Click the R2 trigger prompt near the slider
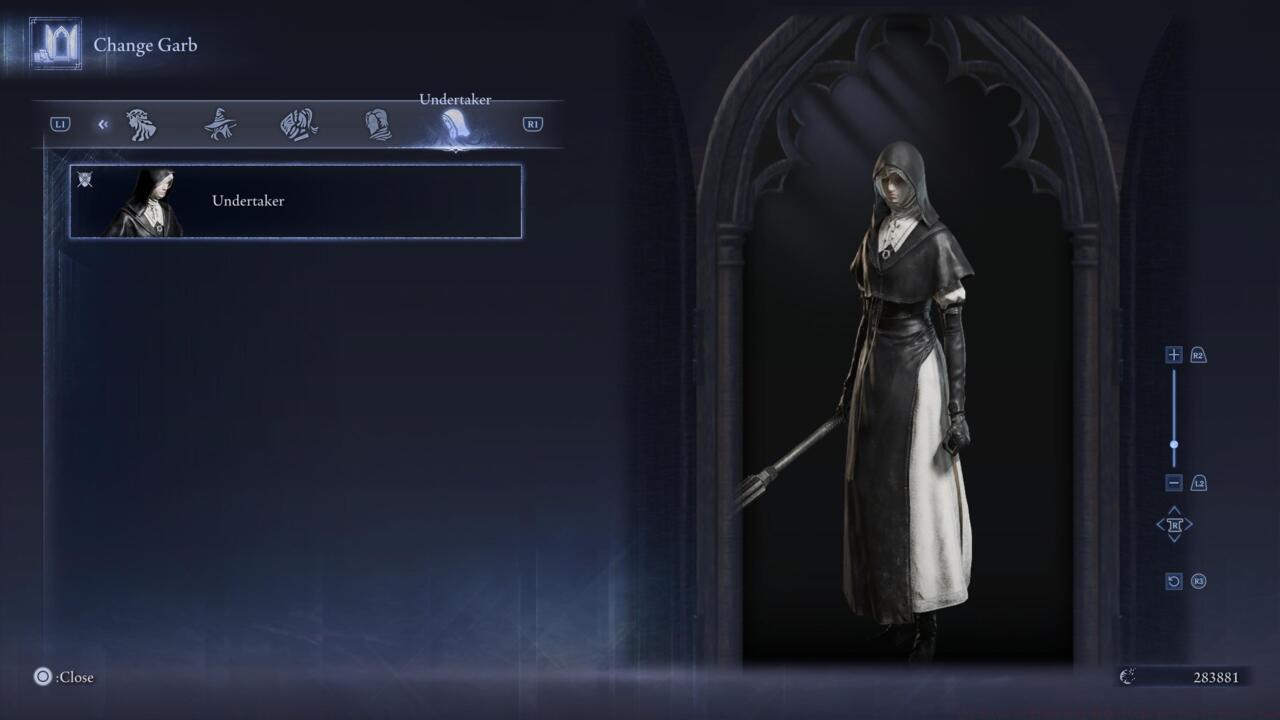The width and height of the screenshot is (1280, 720). [x=1198, y=354]
